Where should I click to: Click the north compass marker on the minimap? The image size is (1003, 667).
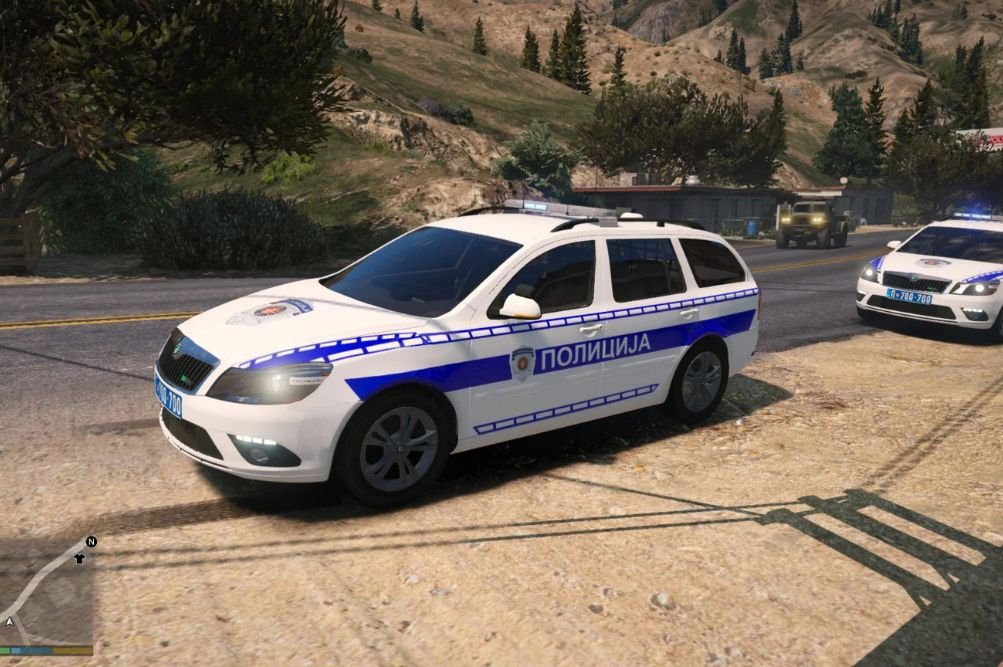[x=91, y=542]
